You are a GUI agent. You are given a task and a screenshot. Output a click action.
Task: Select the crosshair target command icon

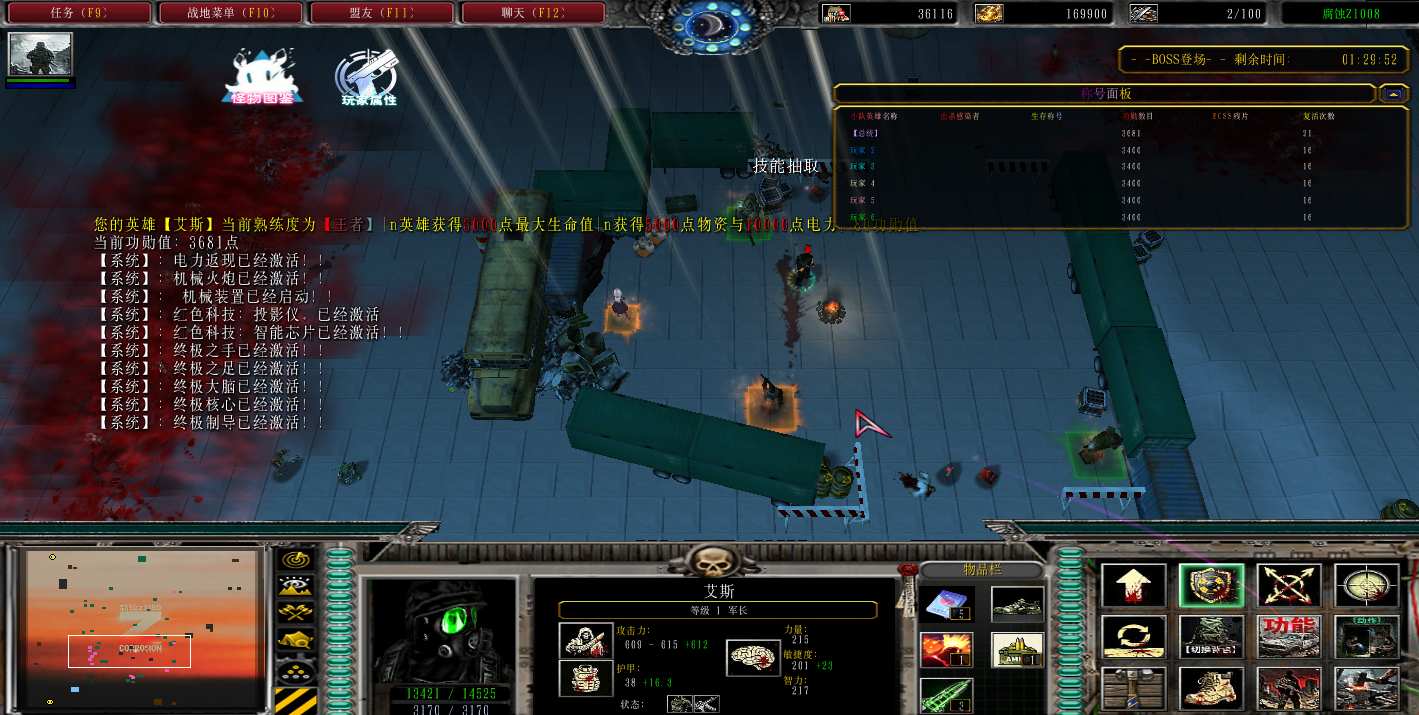pyautogui.click(x=1366, y=585)
